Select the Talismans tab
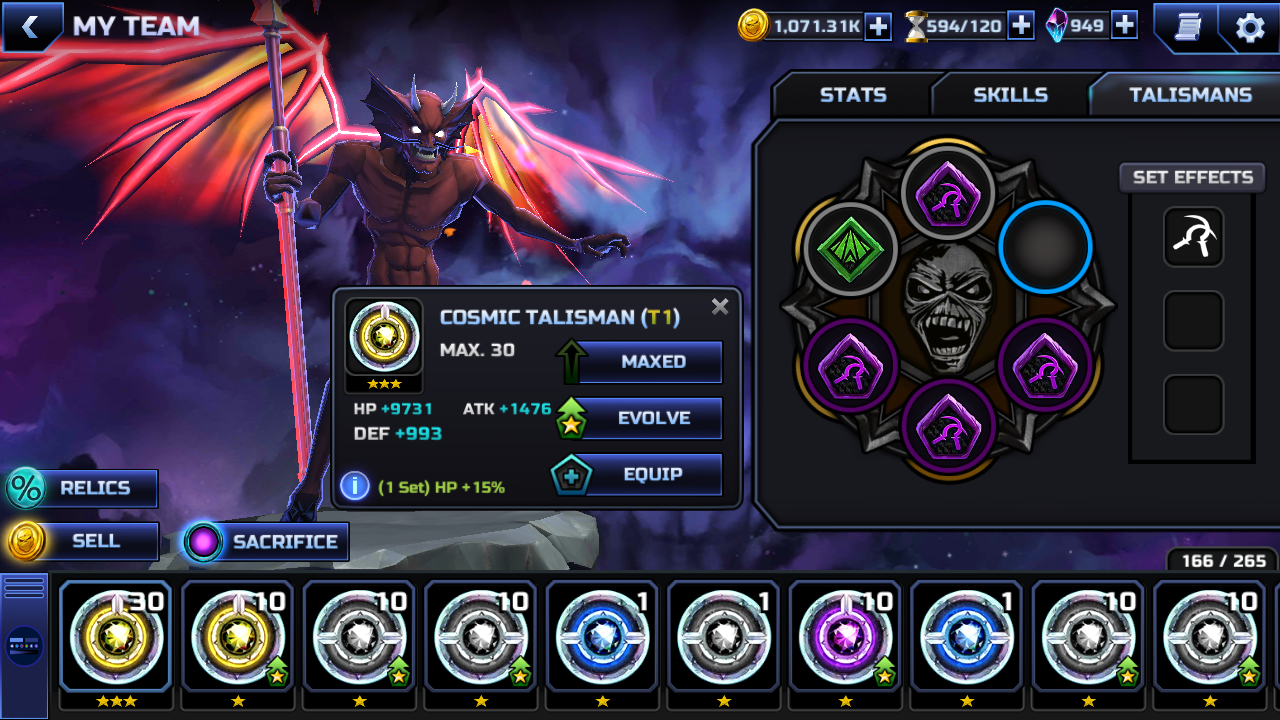 tap(1190, 95)
